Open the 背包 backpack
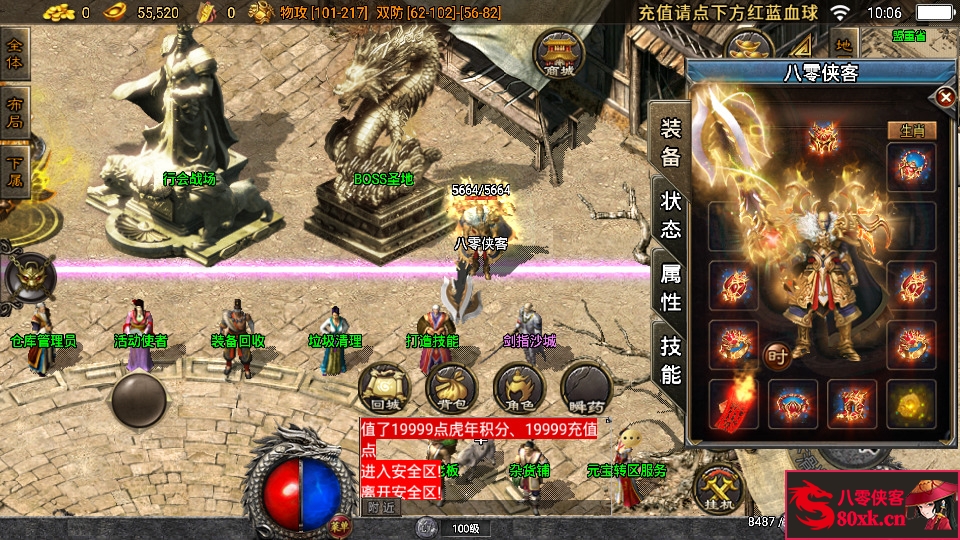The width and height of the screenshot is (960, 540). tap(451, 389)
